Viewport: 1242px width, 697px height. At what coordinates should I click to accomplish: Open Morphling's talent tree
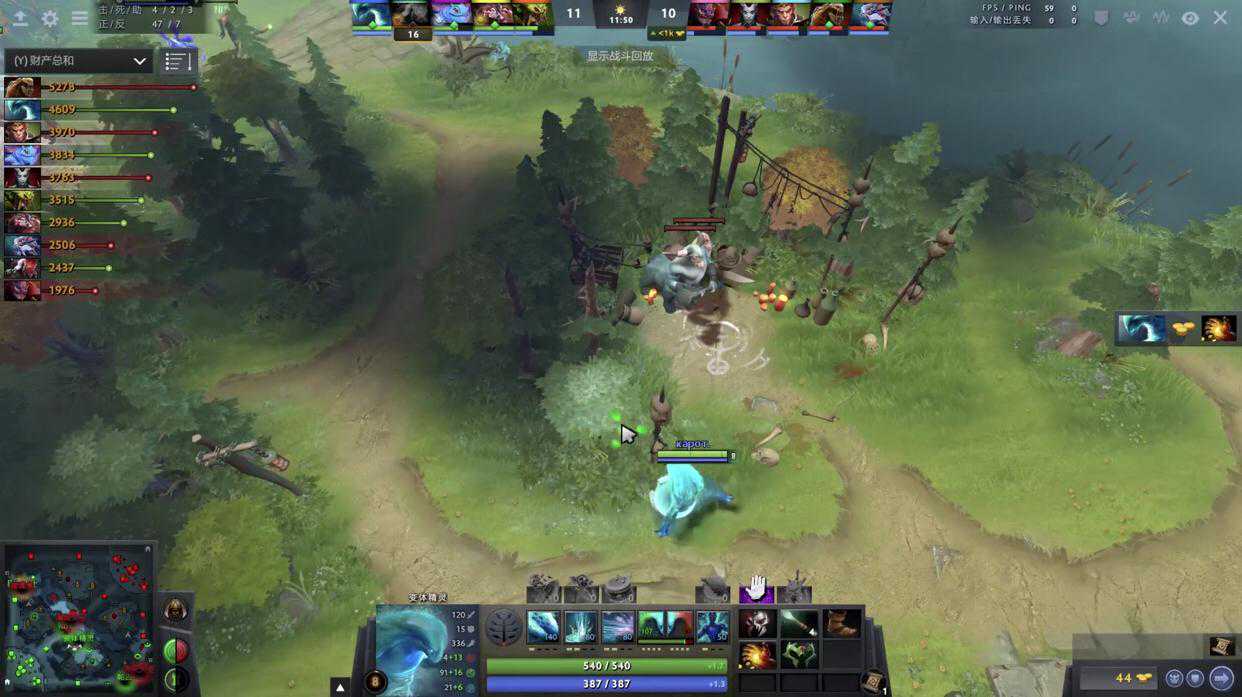point(503,628)
